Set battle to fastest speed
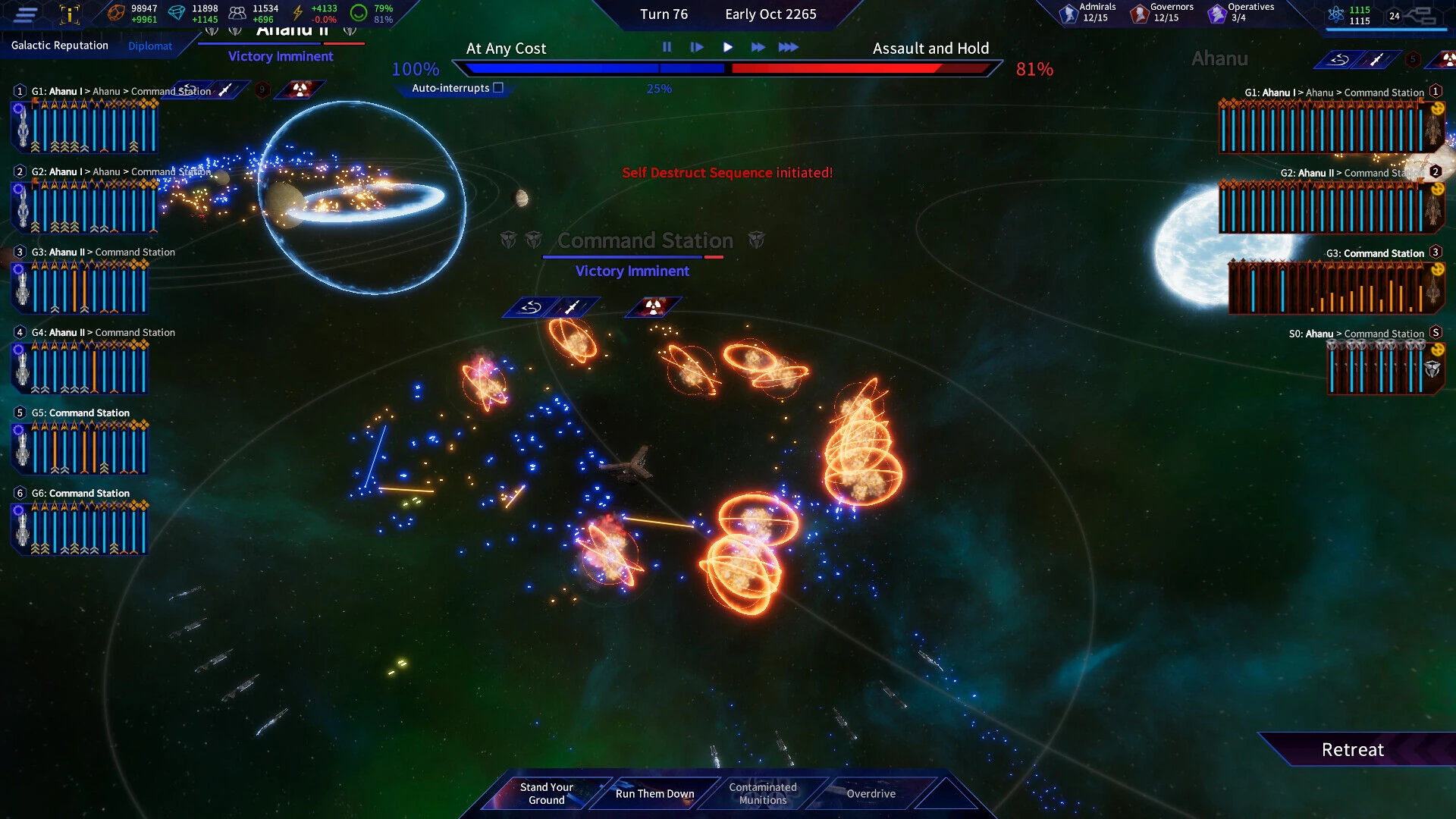Viewport: 1456px width, 819px height. pos(788,47)
